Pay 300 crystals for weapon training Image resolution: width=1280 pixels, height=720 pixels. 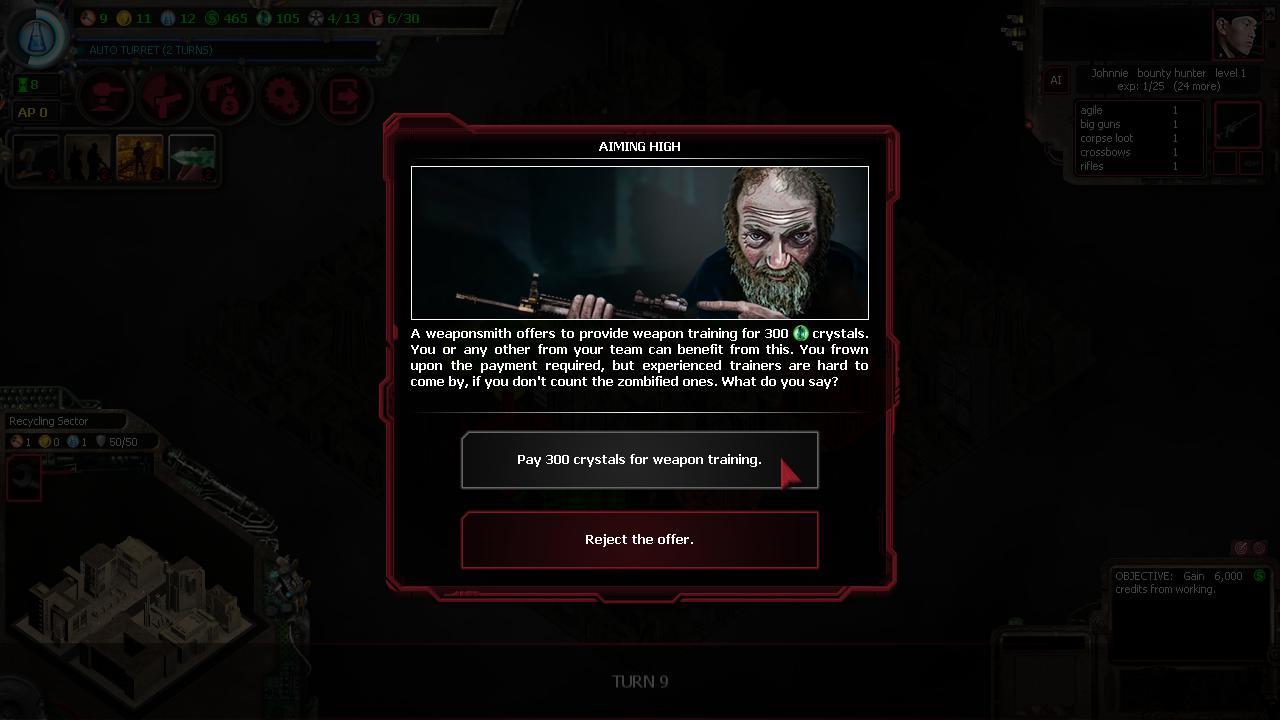tap(639, 459)
